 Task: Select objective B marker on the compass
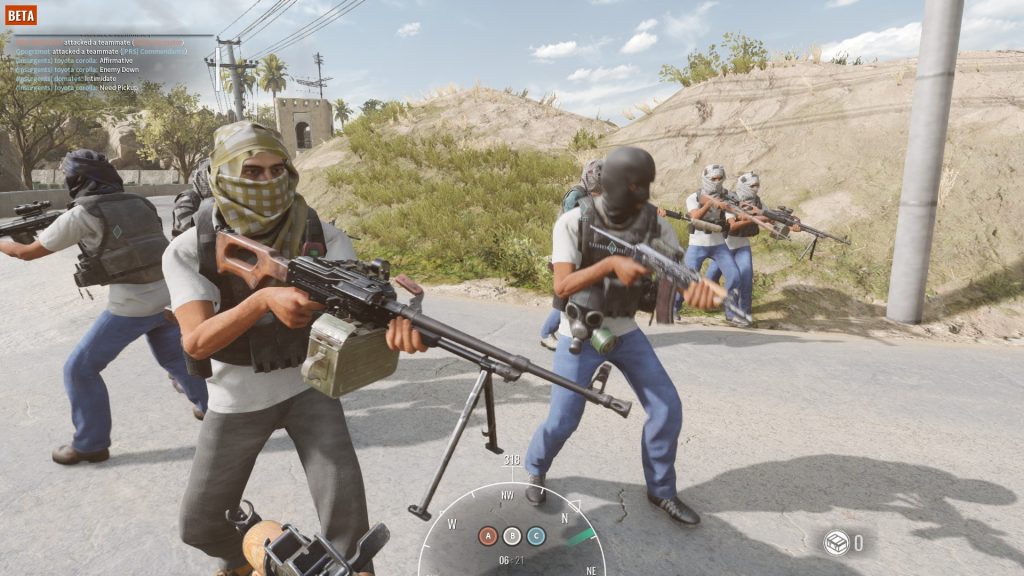click(512, 536)
